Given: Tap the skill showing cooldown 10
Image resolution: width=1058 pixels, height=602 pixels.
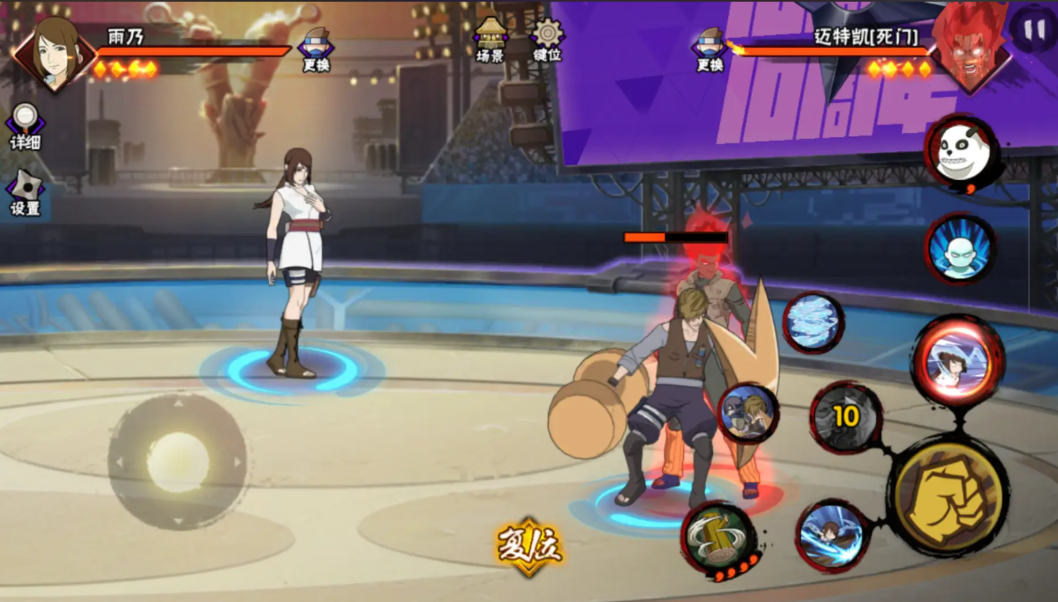Looking at the screenshot, I should (x=846, y=417).
